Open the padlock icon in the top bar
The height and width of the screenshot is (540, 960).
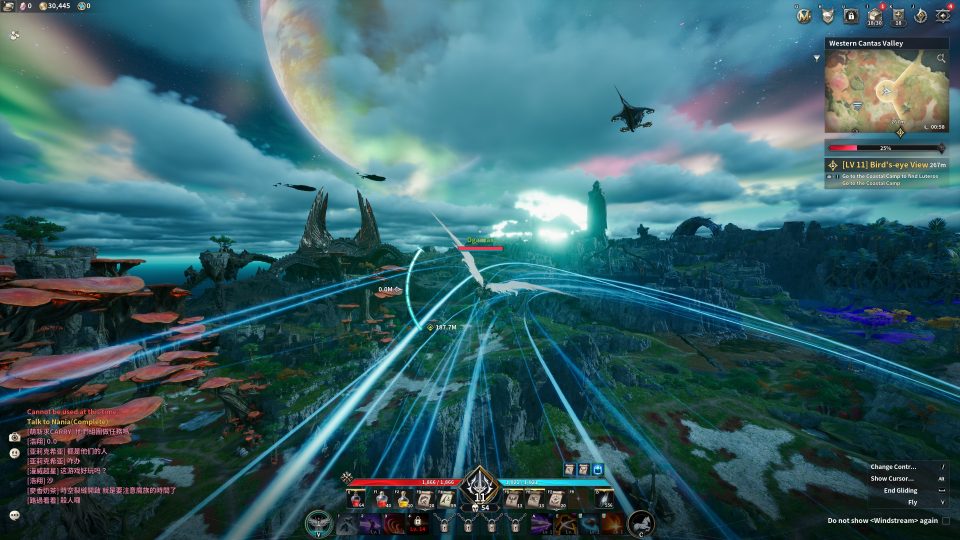pyautogui.click(x=851, y=15)
